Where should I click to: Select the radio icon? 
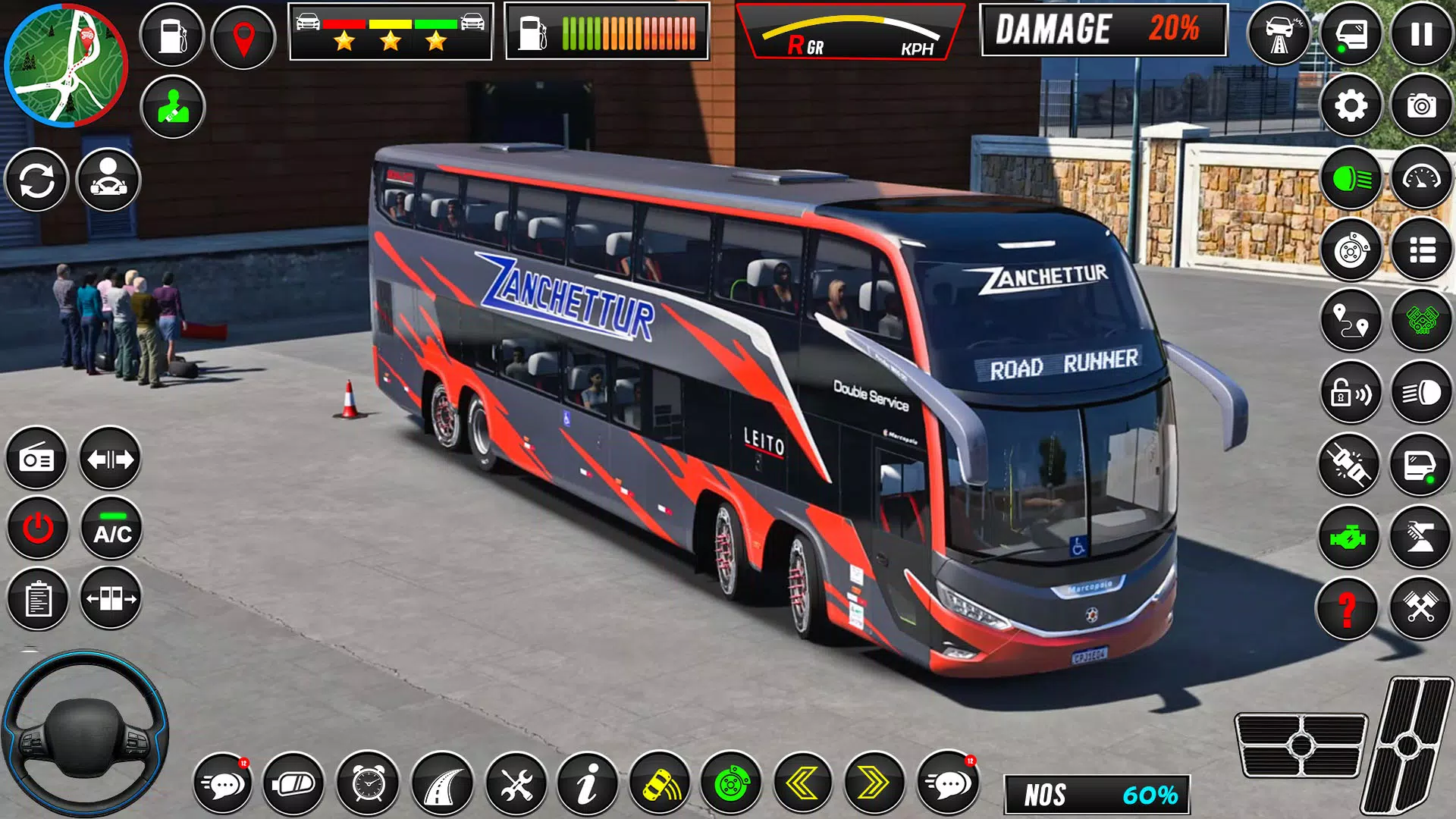click(36, 459)
